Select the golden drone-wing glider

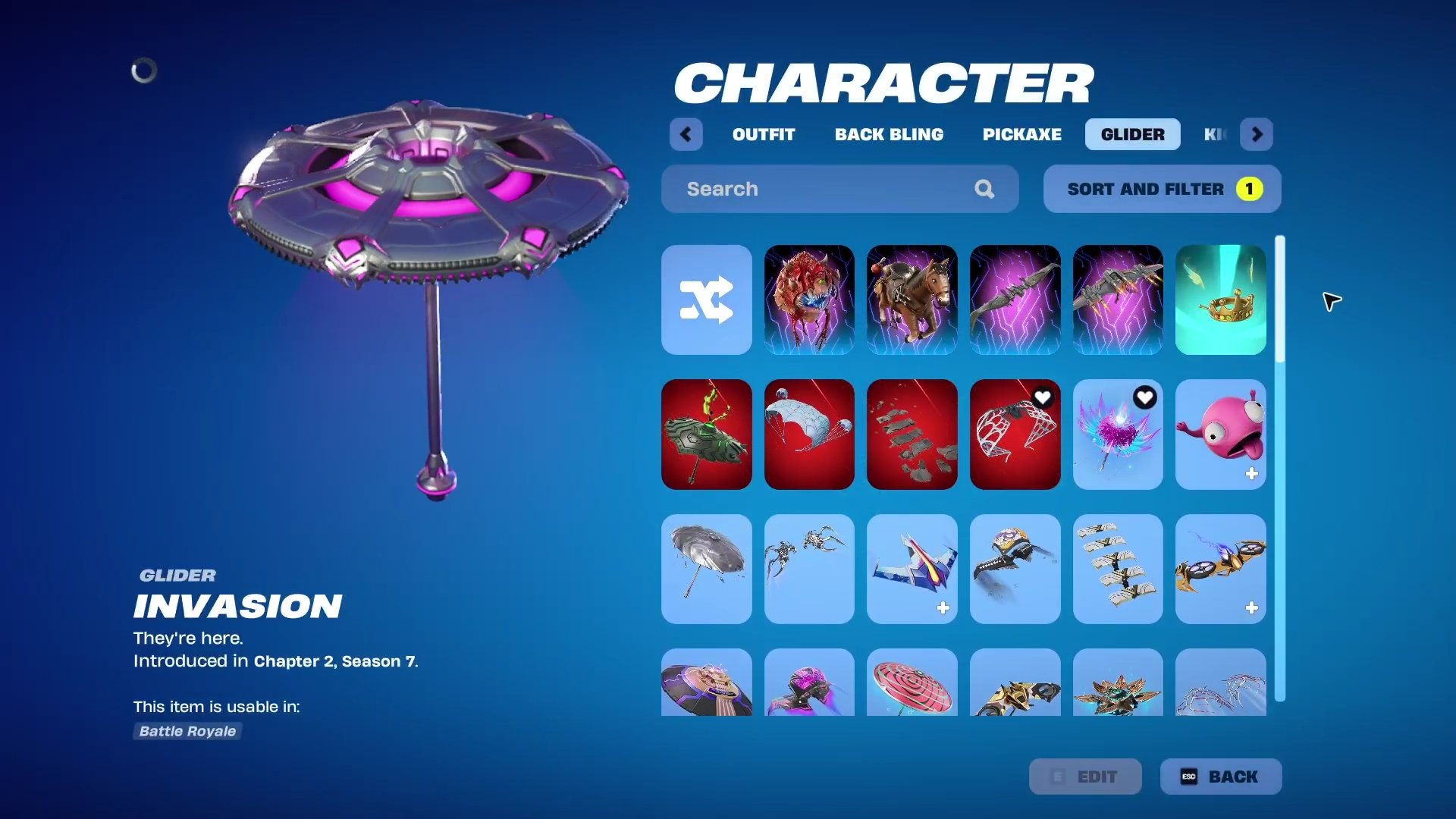pyautogui.click(x=1220, y=569)
